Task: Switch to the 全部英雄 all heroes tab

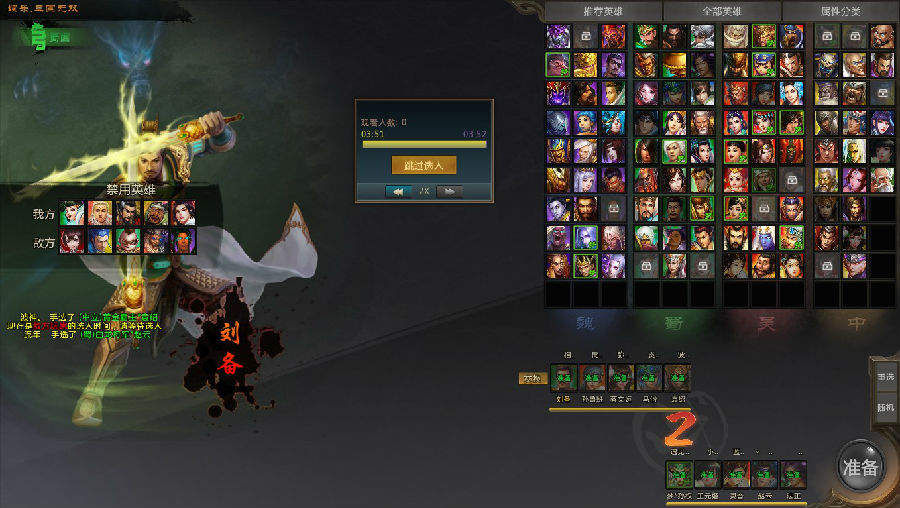Action: [720, 10]
